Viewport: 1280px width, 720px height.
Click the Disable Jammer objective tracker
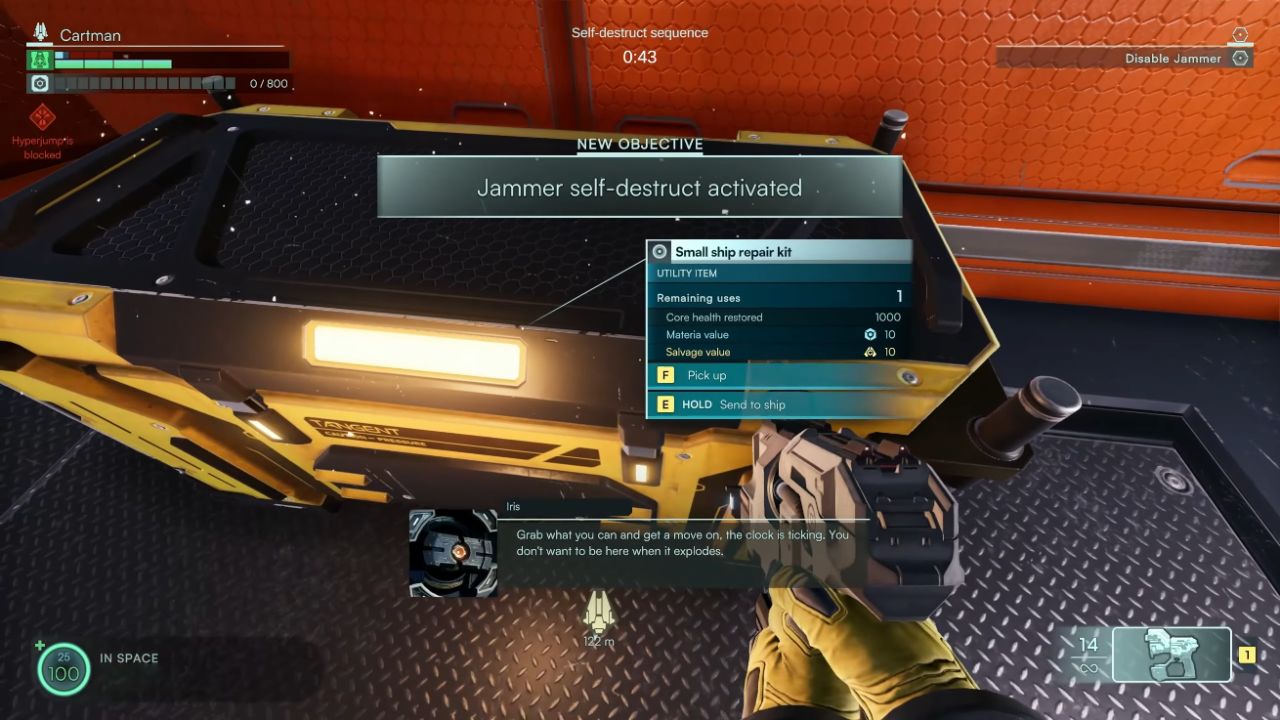coord(1172,58)
